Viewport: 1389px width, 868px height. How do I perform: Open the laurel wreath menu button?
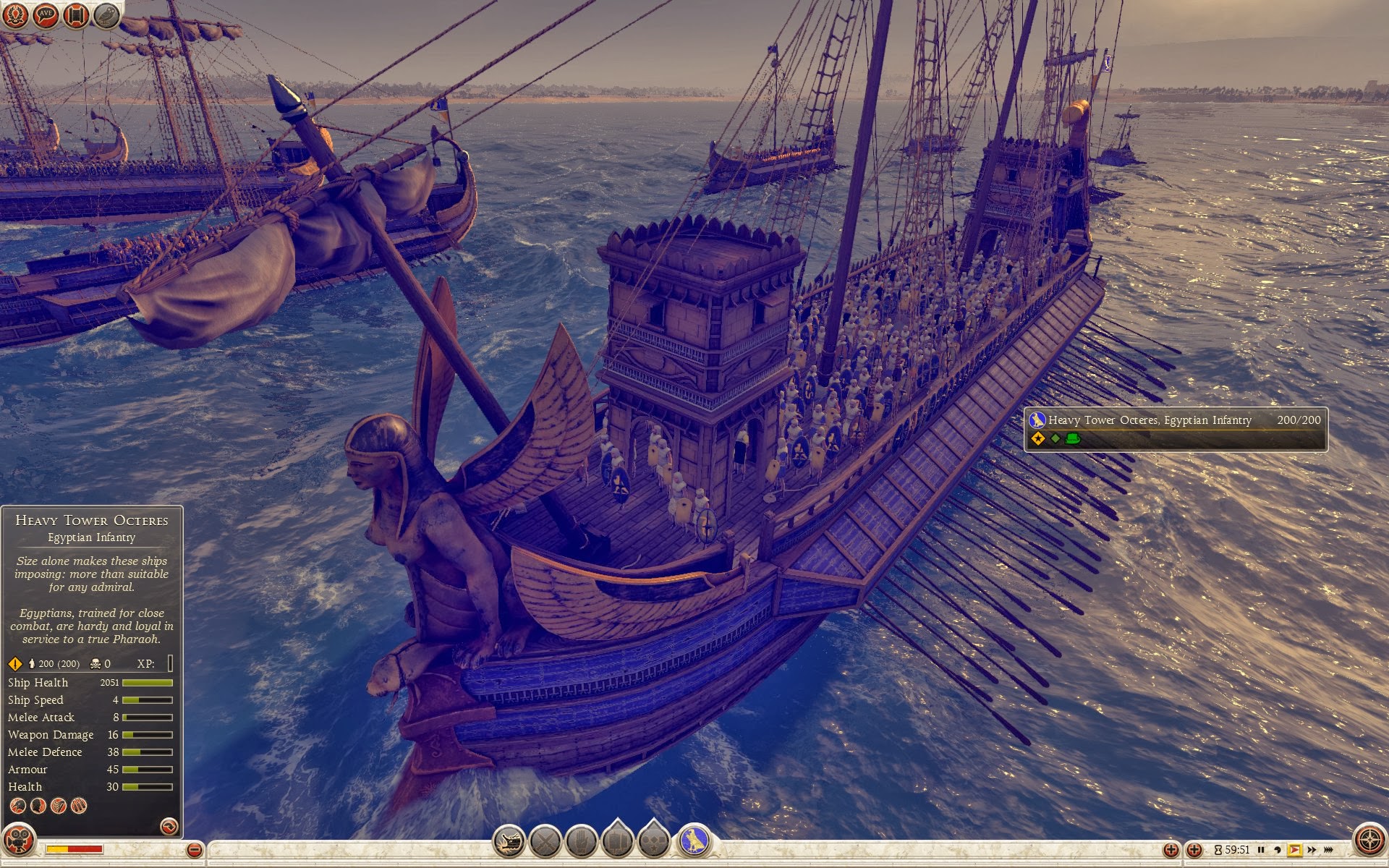point(16,14)
